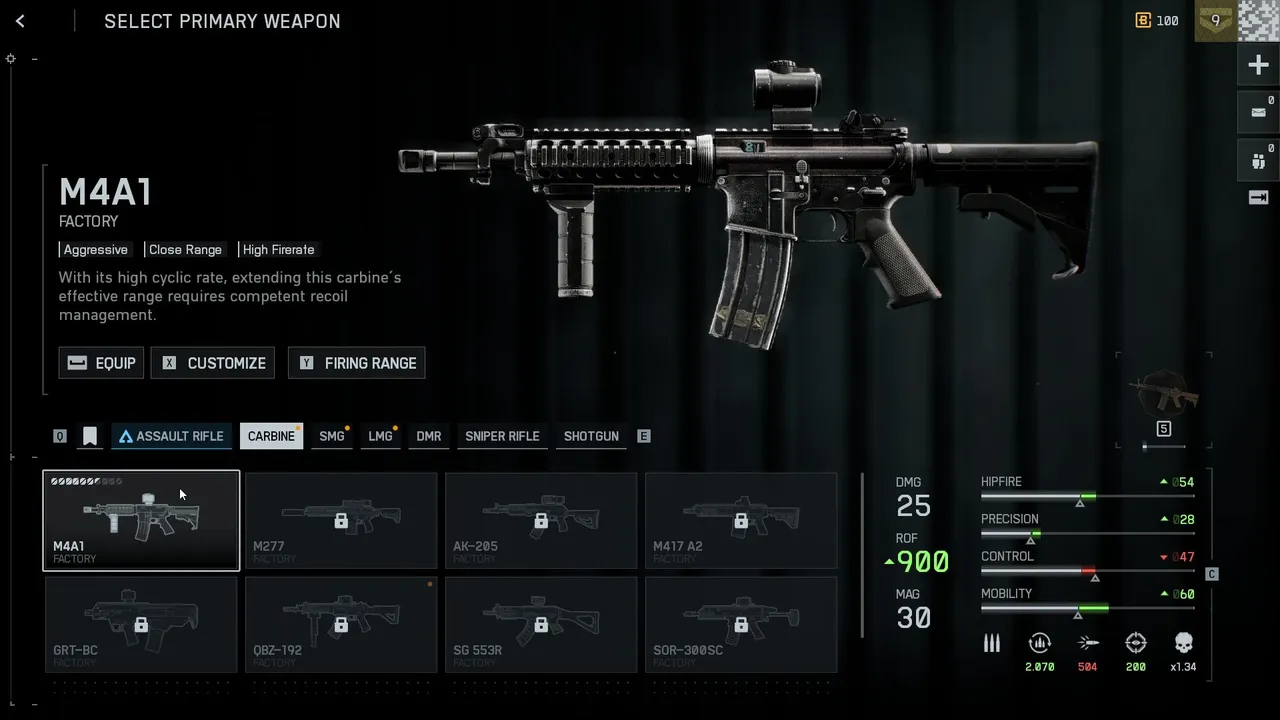Pick the locked AK-205 tile

541,520
